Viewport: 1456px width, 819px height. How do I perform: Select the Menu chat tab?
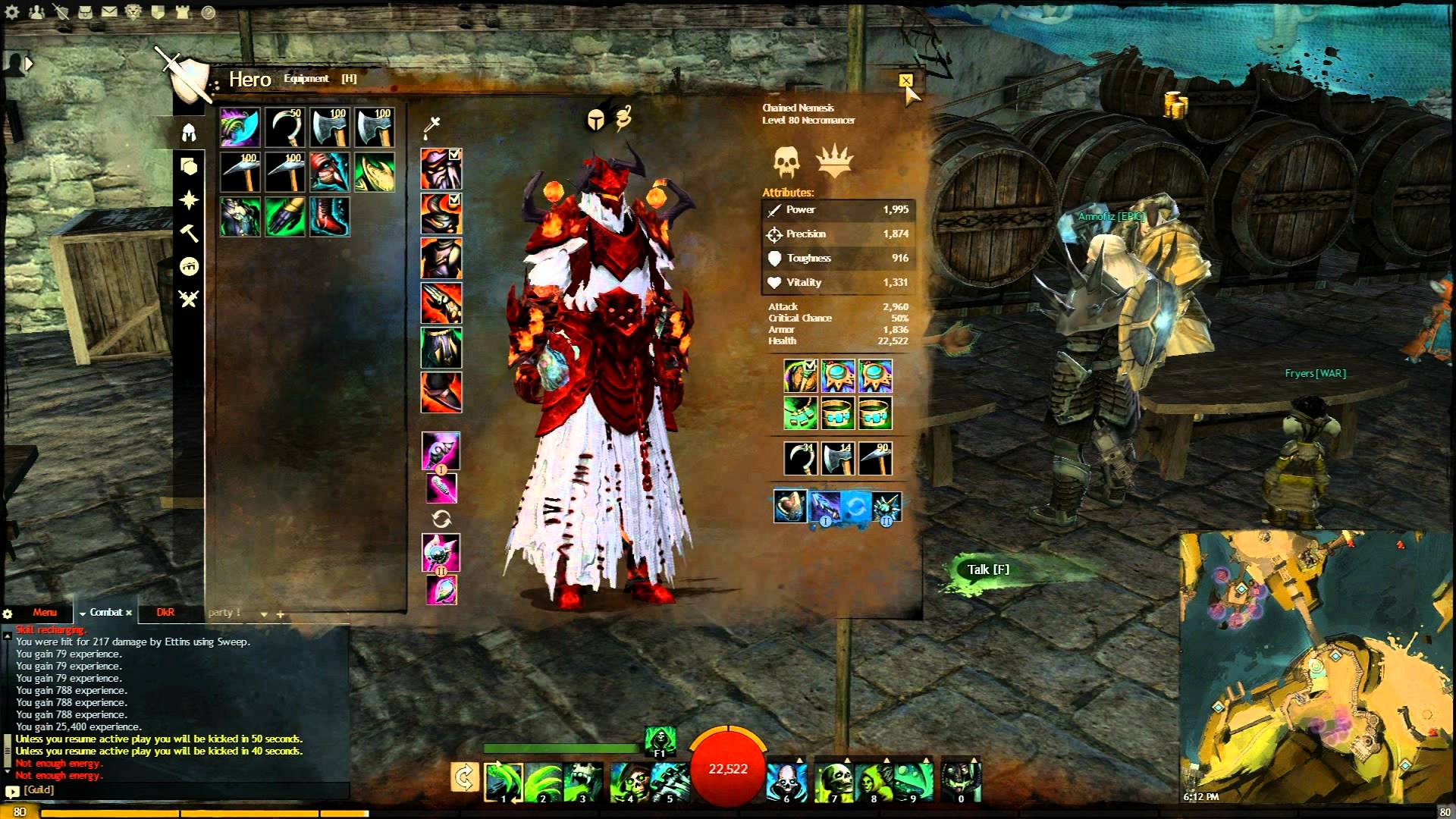coord(45,613)
